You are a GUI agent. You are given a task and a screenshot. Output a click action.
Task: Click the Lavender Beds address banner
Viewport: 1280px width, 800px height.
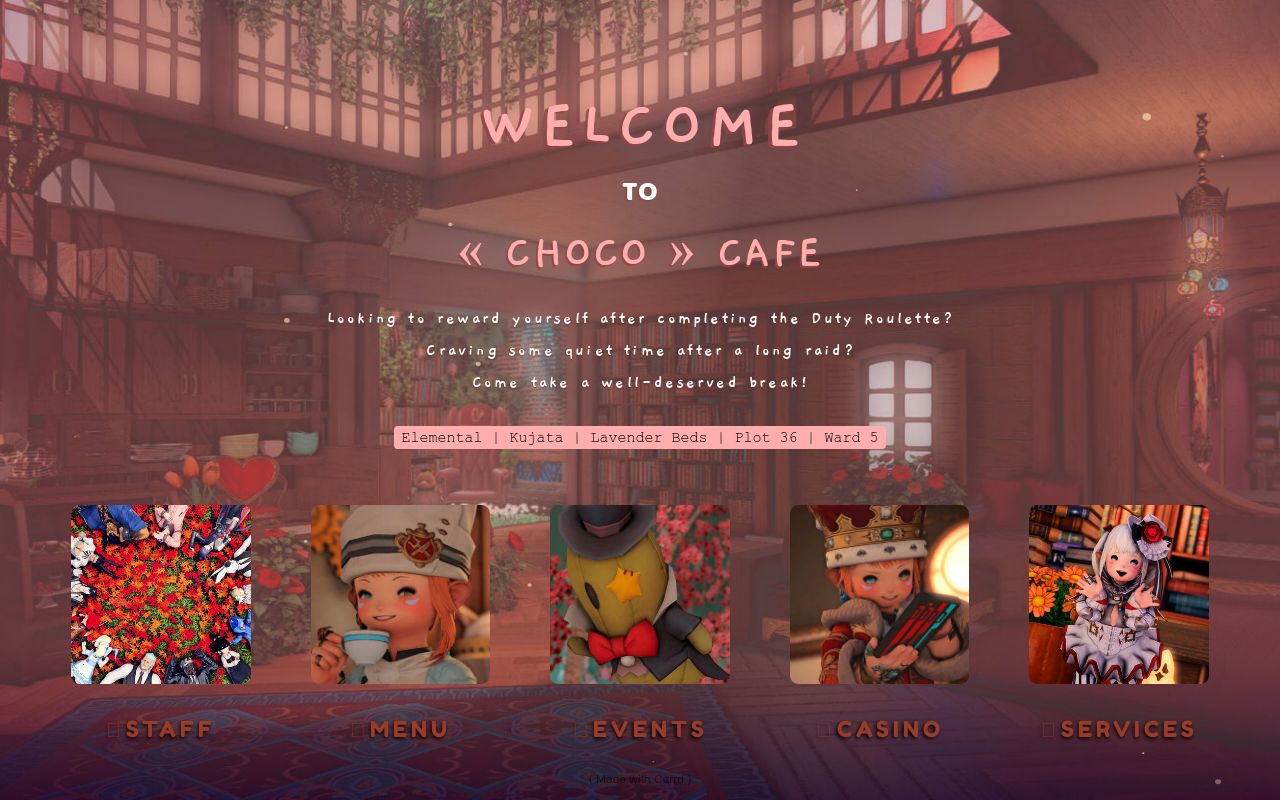(640, 437)
